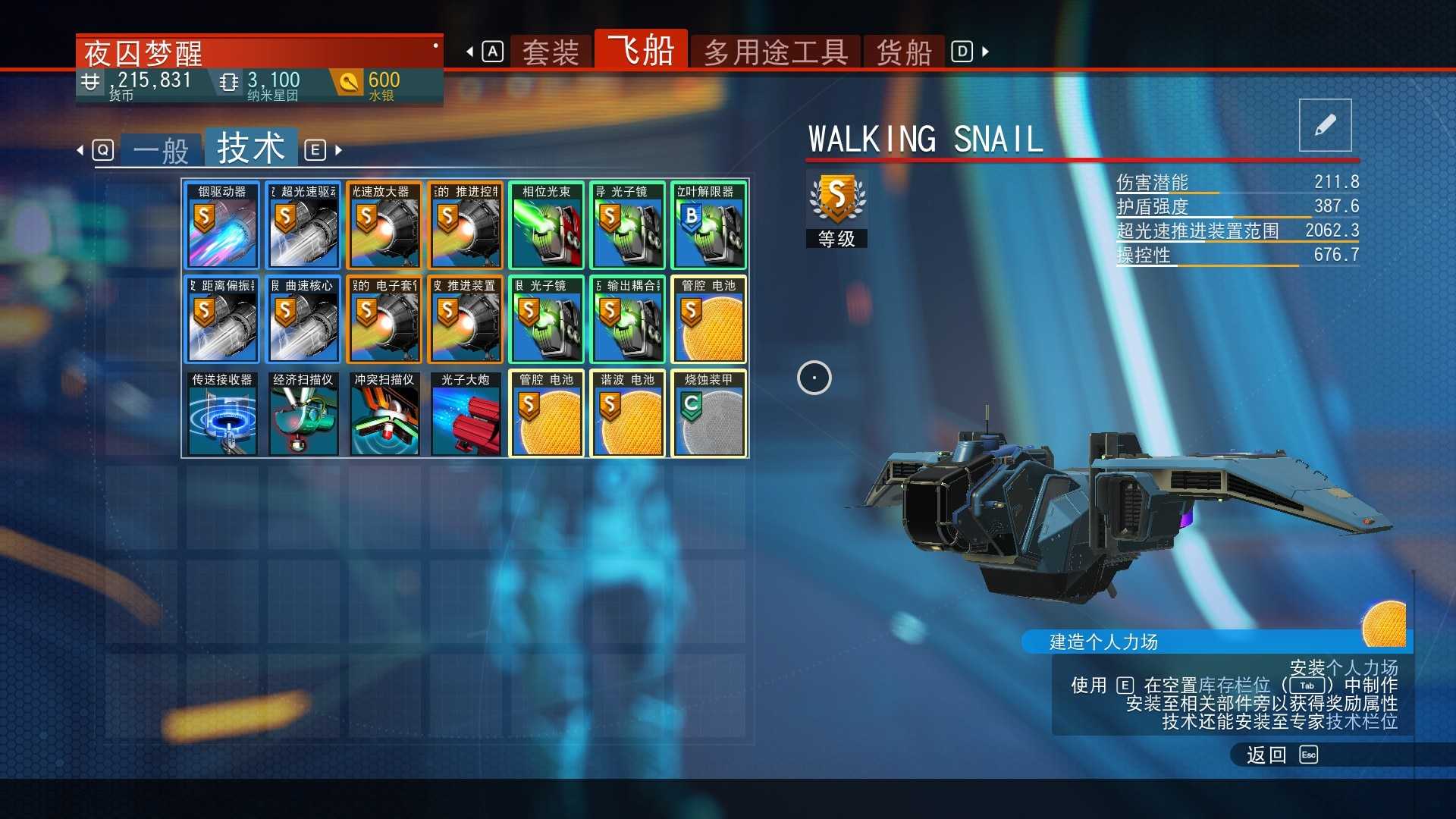The image size is (1456, 819).
Task: Click the 传送接收器 slot
Action: pos(222,413)
